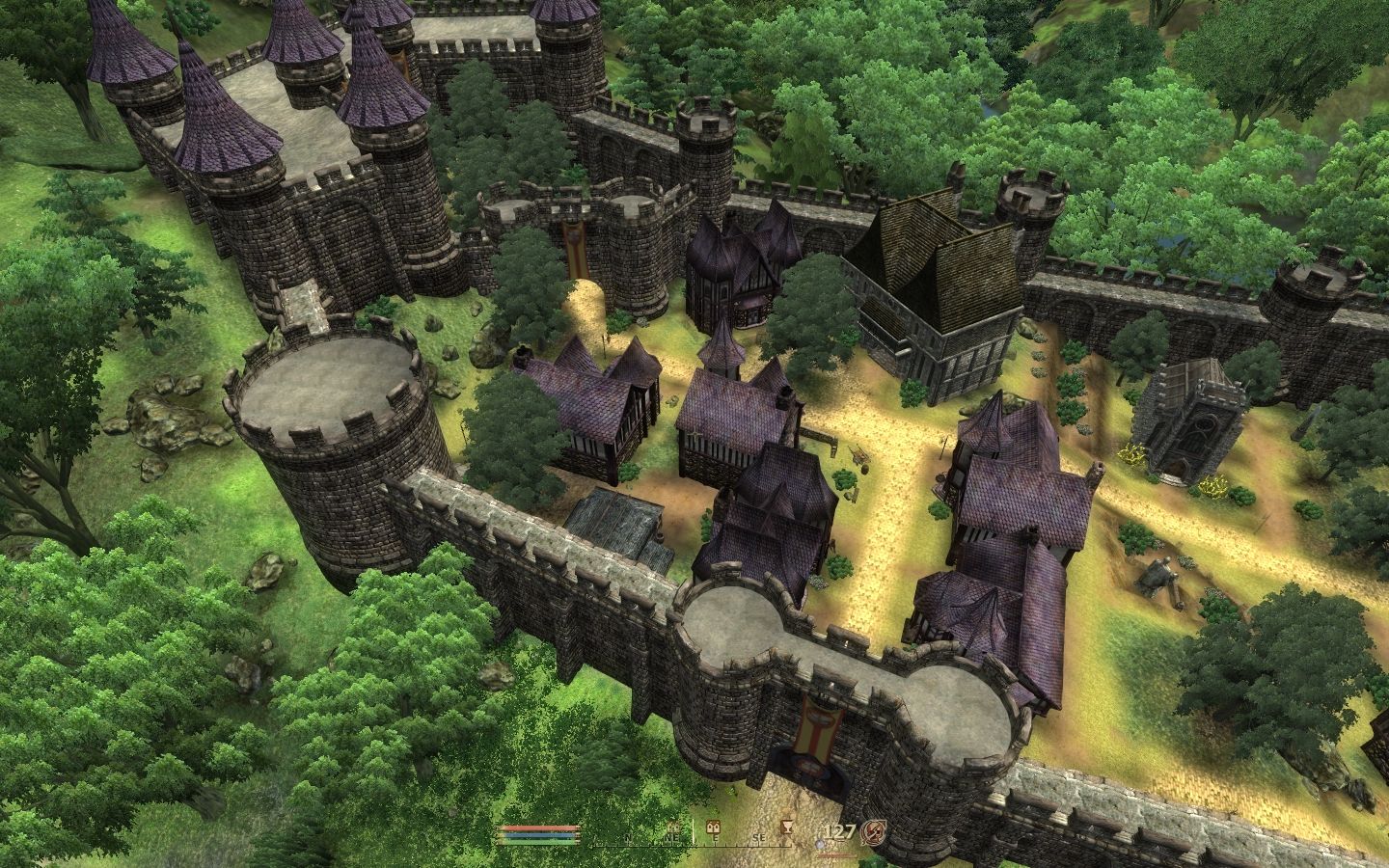This screenshot has height=868, width=1389.
Task: Select the city gate marker near E heading
Action: (x=713, y=827)
